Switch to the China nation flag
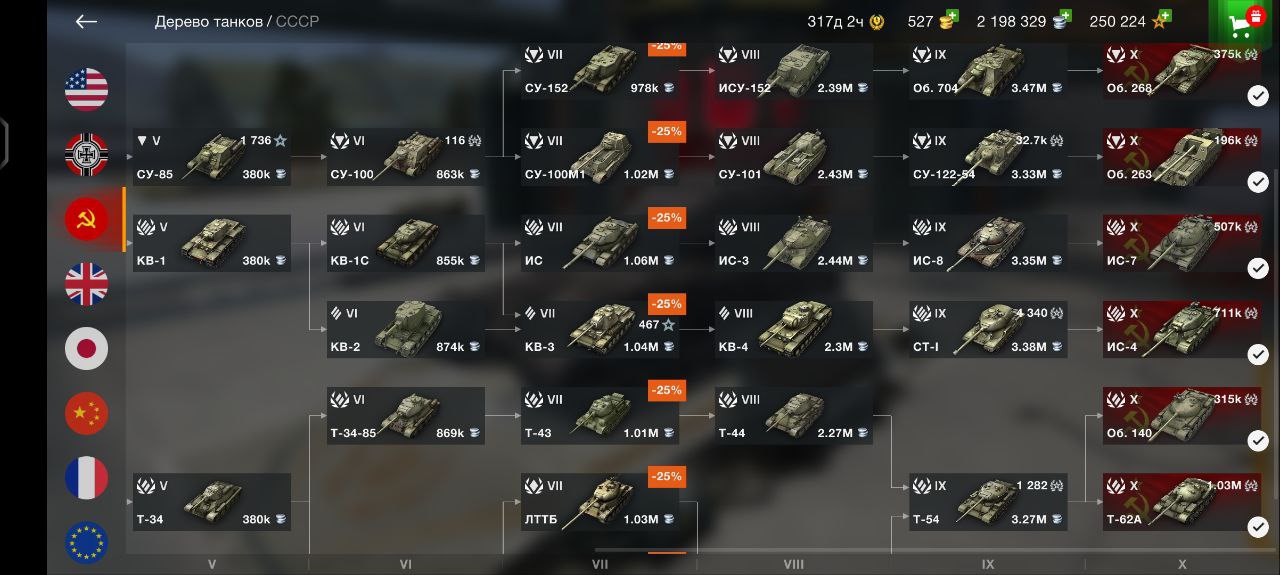This screenshot has height=575, width=1280. 87,413
